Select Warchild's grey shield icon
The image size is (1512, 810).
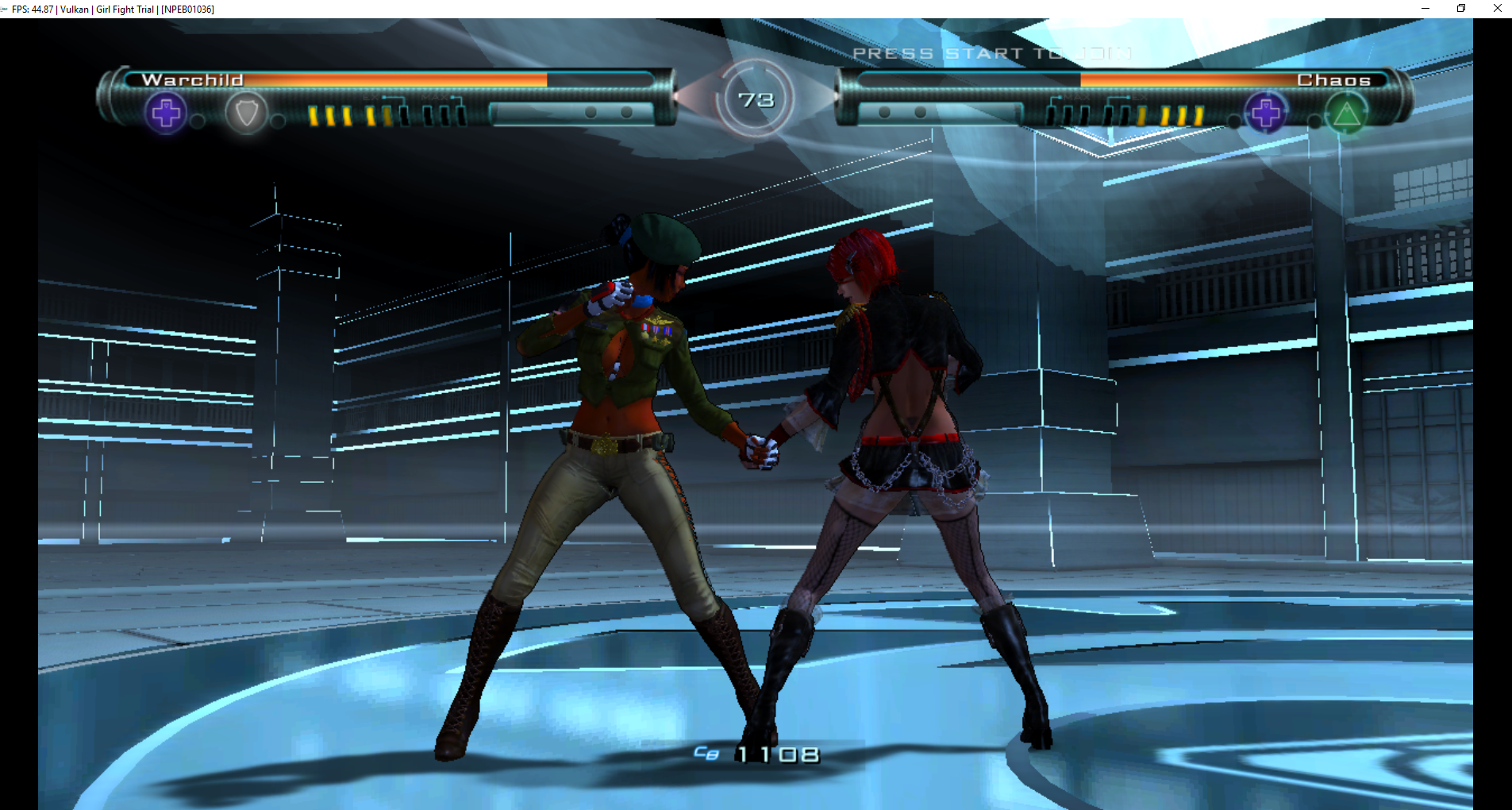click(x=246, y=114)
